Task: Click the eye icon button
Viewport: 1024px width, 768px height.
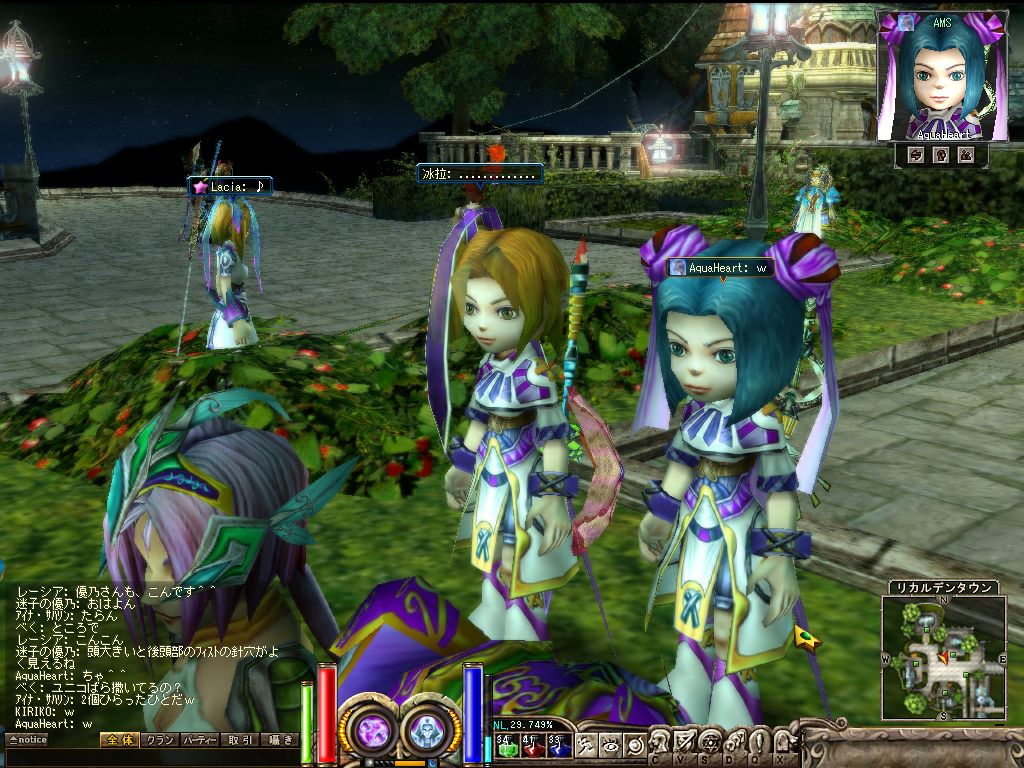Action: (610, 744)
